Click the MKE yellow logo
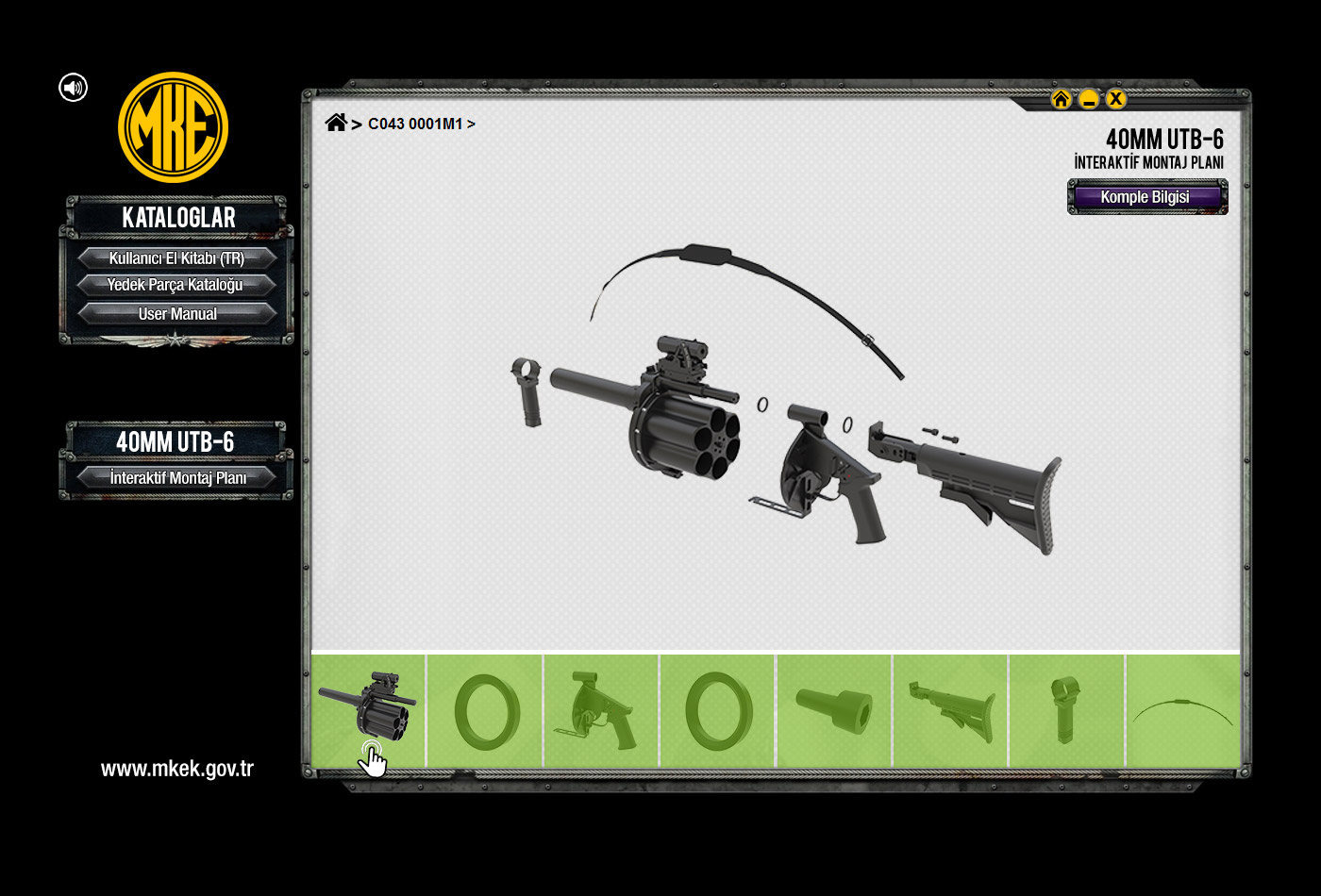1321x896 pixels. coord(174,127)
